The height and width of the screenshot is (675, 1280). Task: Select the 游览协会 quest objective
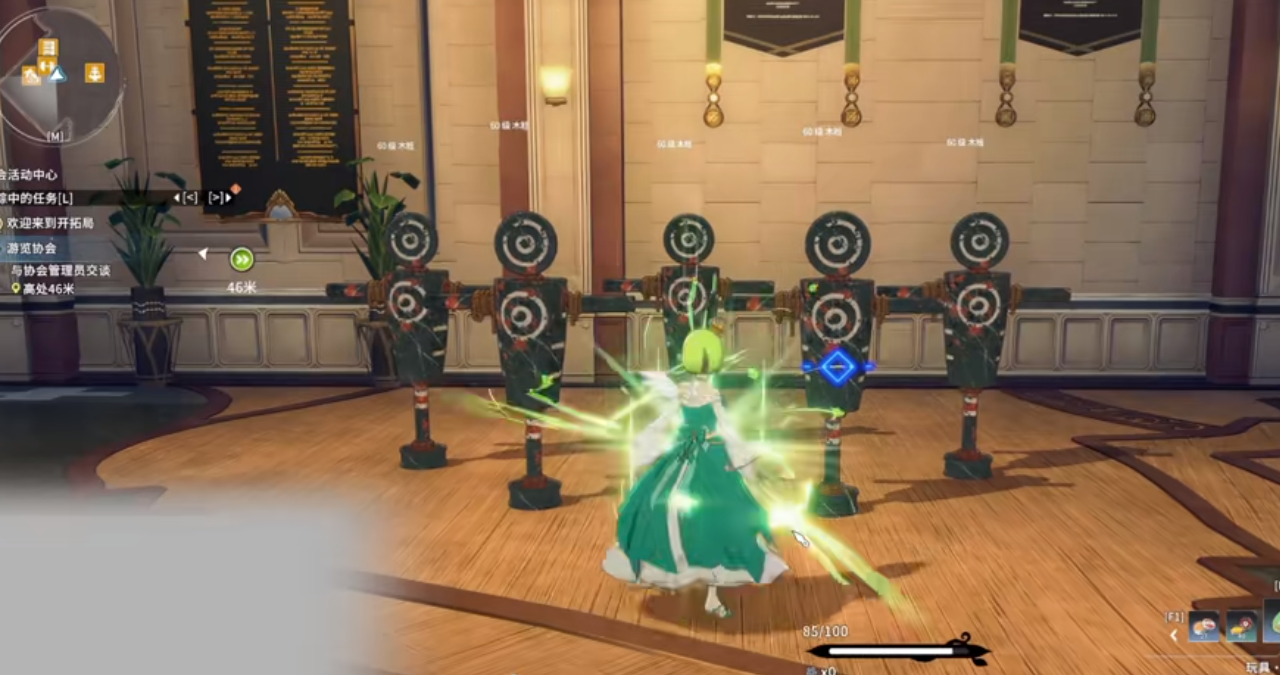(x=33, y=247)
